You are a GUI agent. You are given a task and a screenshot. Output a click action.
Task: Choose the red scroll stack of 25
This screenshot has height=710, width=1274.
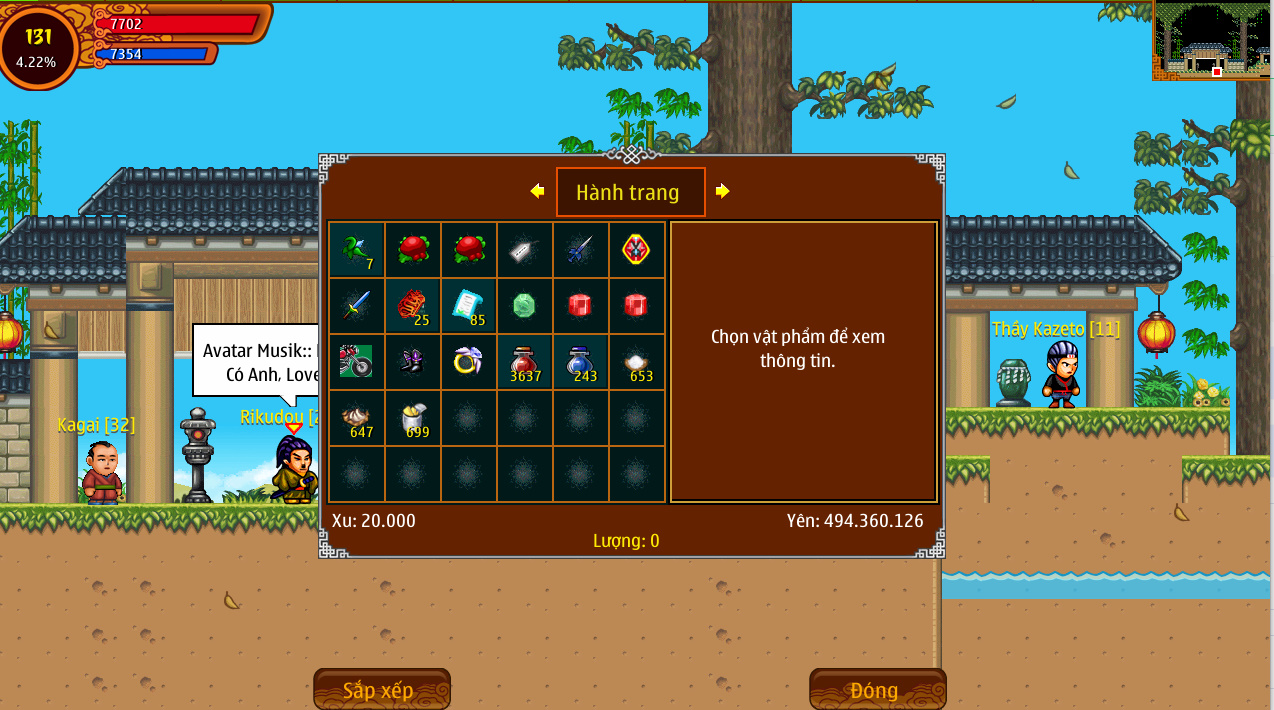413,306
